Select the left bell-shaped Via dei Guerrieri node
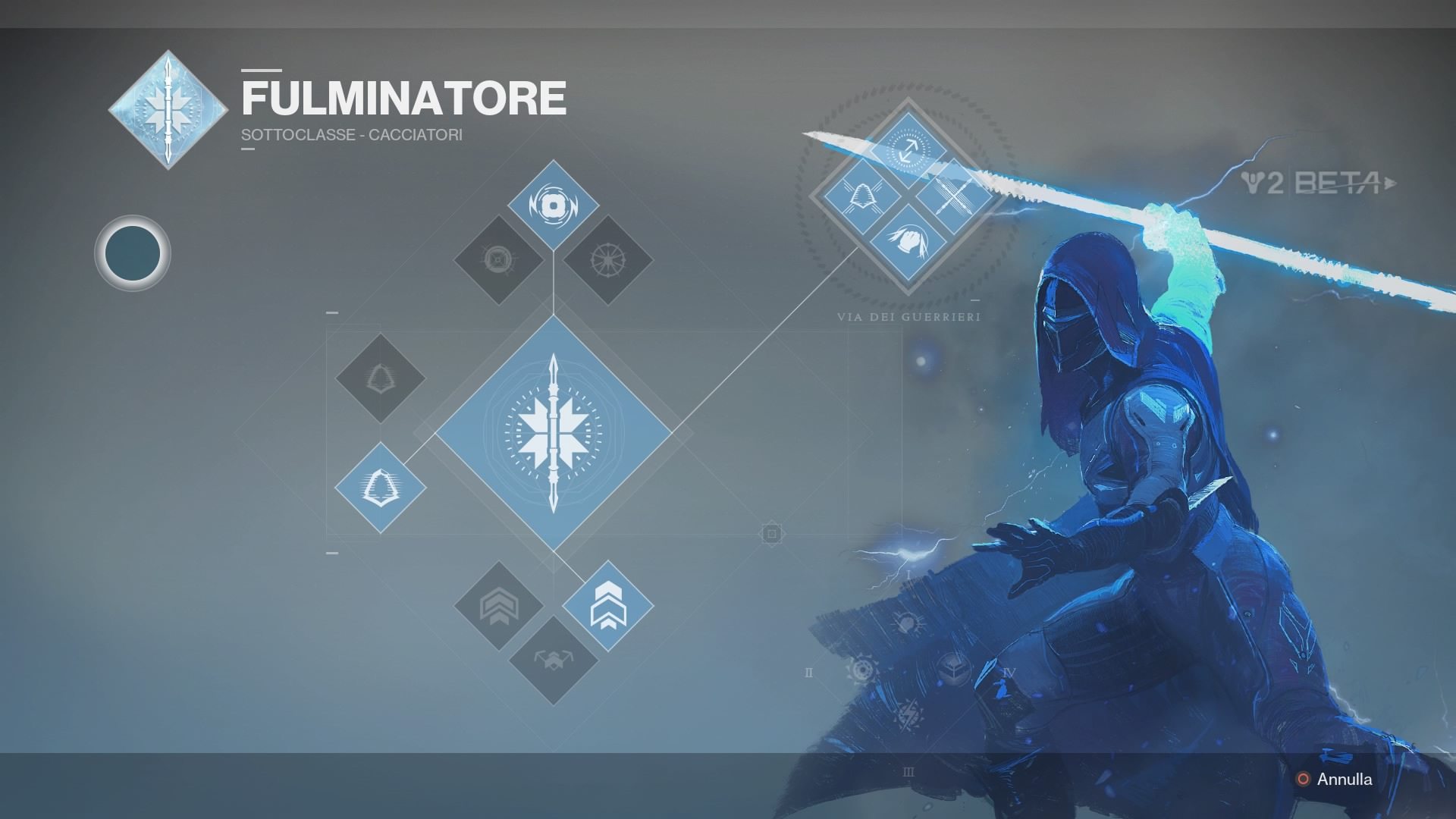The width and height of the screenshot is (1456, 819). [861, 196]
